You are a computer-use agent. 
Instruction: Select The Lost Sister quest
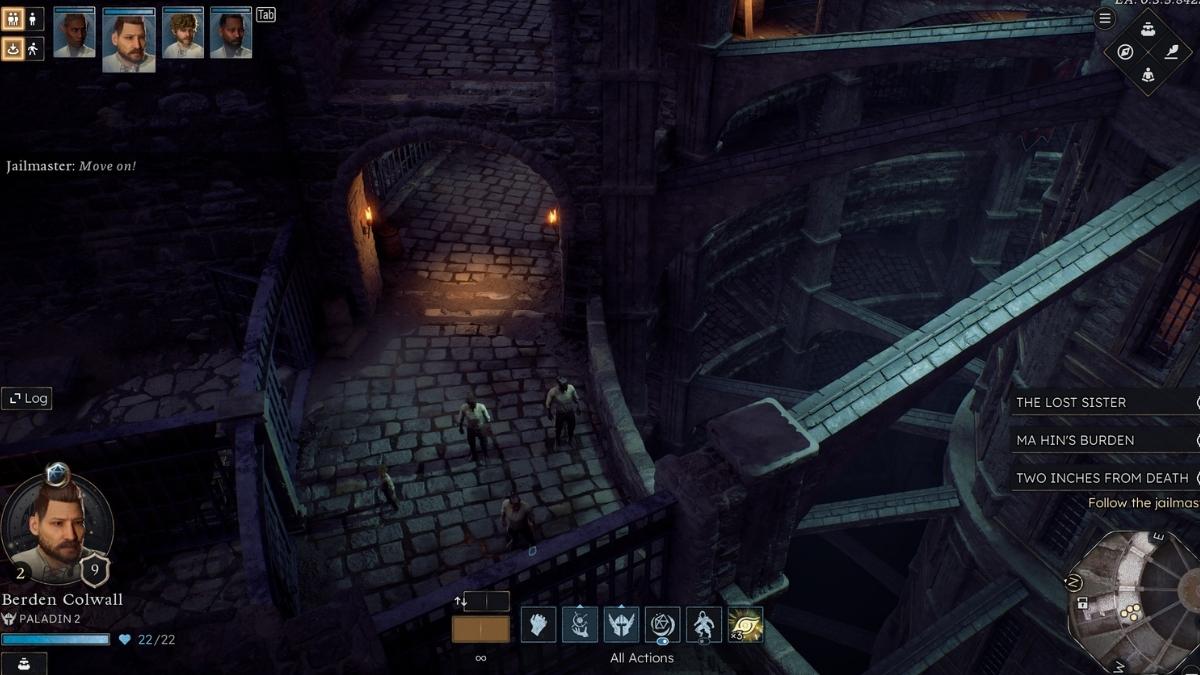[1071, 402]
